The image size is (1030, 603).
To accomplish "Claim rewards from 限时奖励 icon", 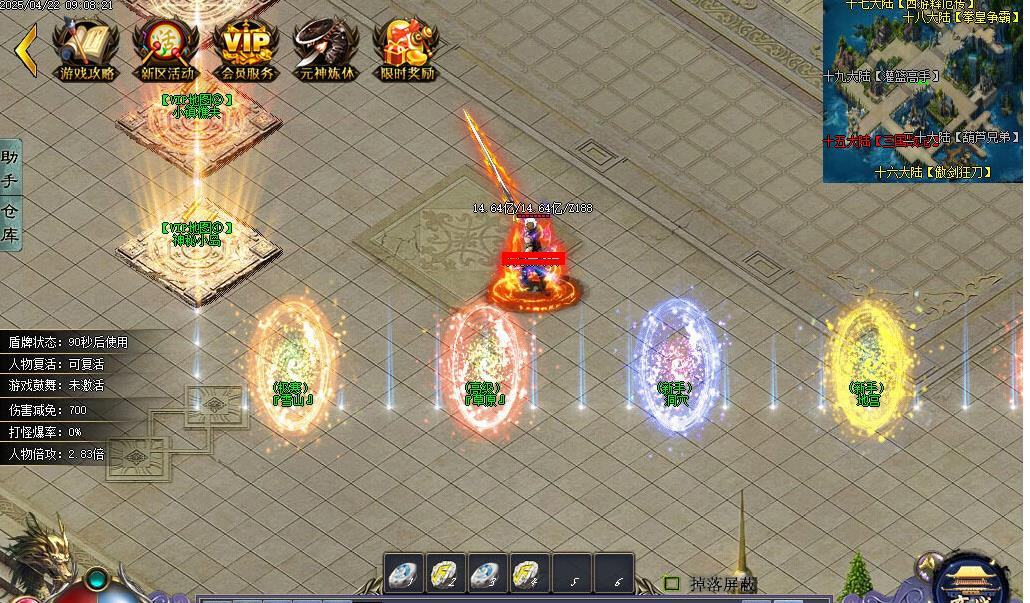I will point(406,48).
